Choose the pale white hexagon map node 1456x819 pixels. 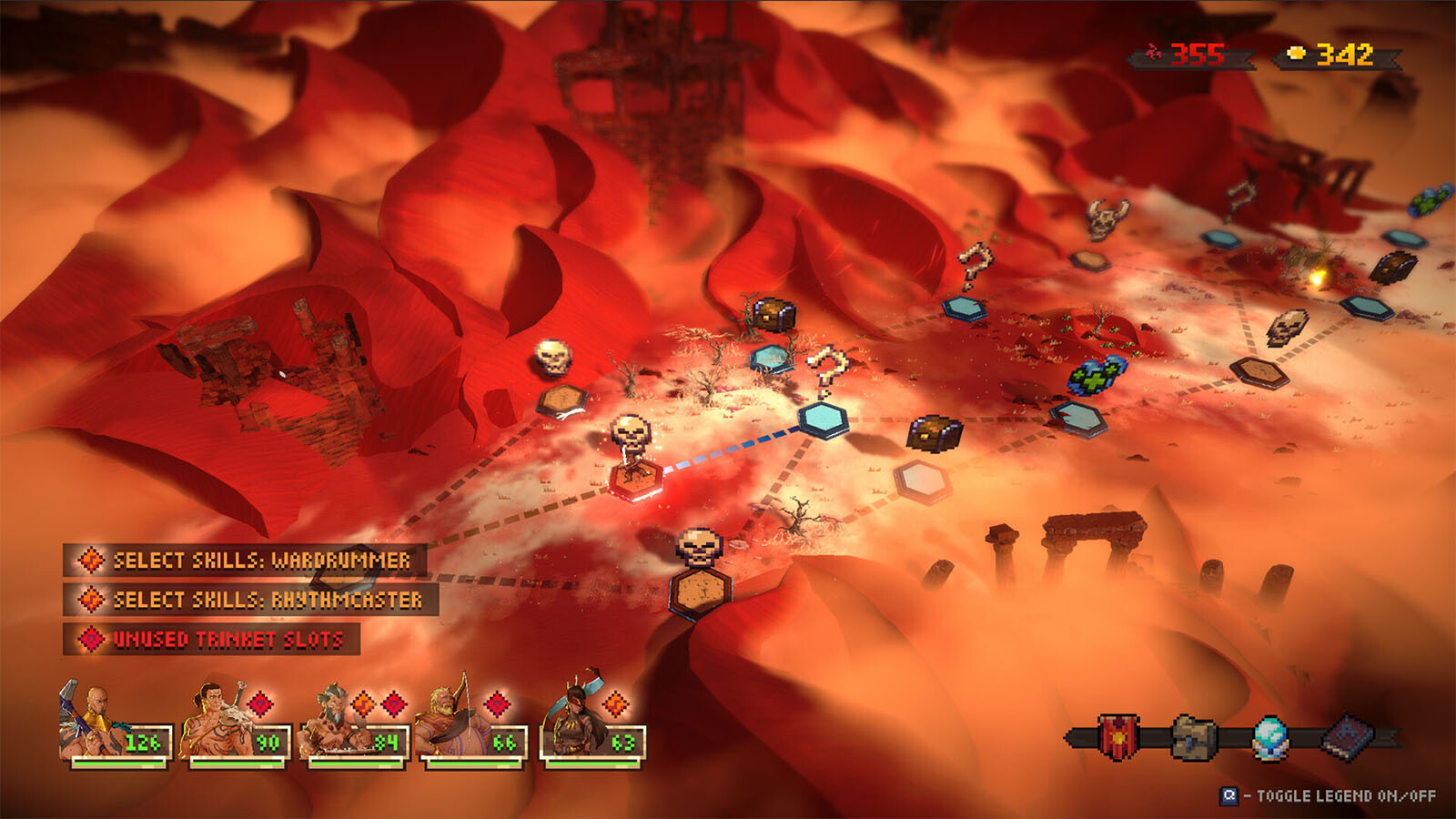tap(922, 480)
